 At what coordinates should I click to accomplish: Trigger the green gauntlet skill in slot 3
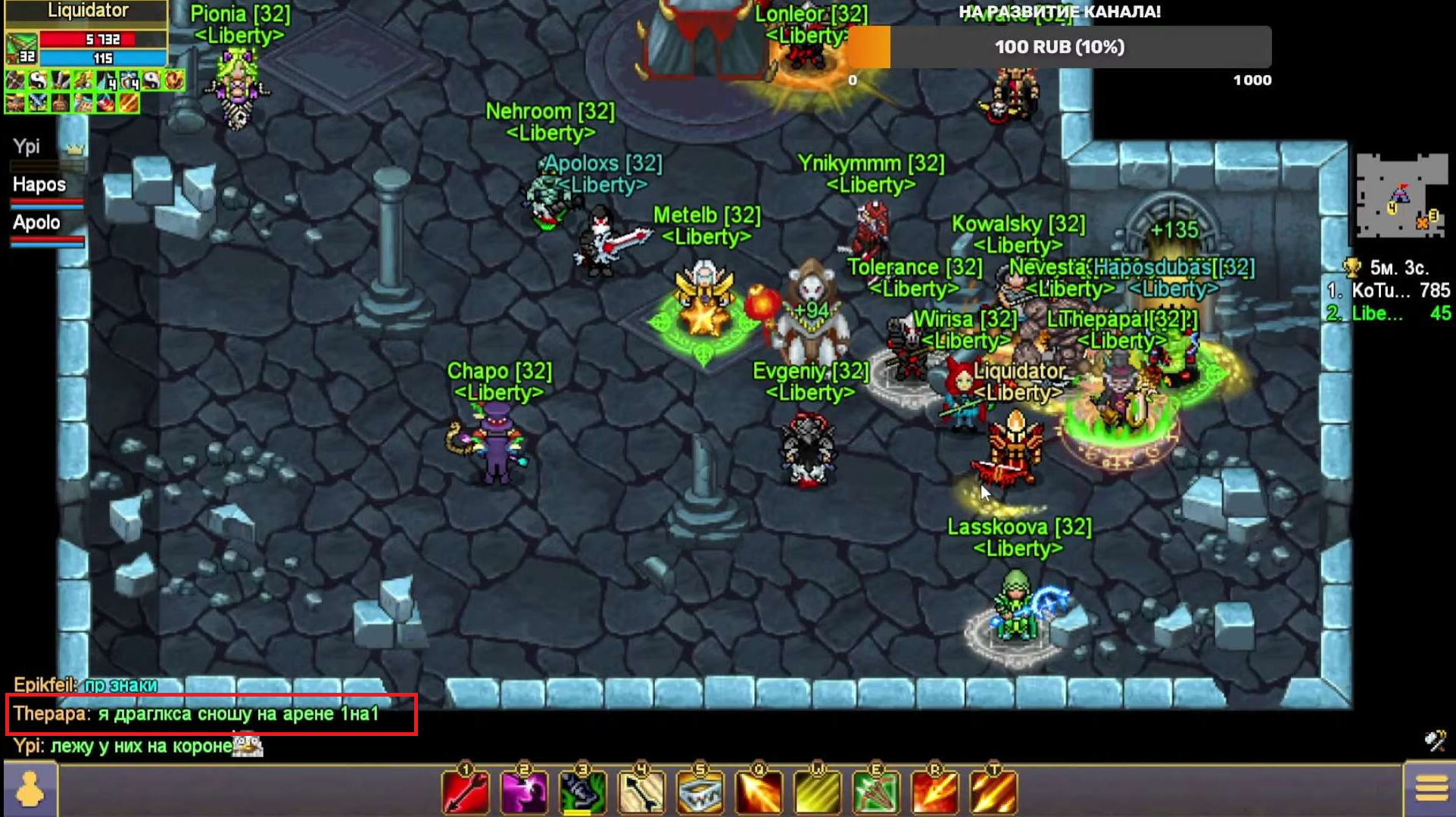[582, 792]
